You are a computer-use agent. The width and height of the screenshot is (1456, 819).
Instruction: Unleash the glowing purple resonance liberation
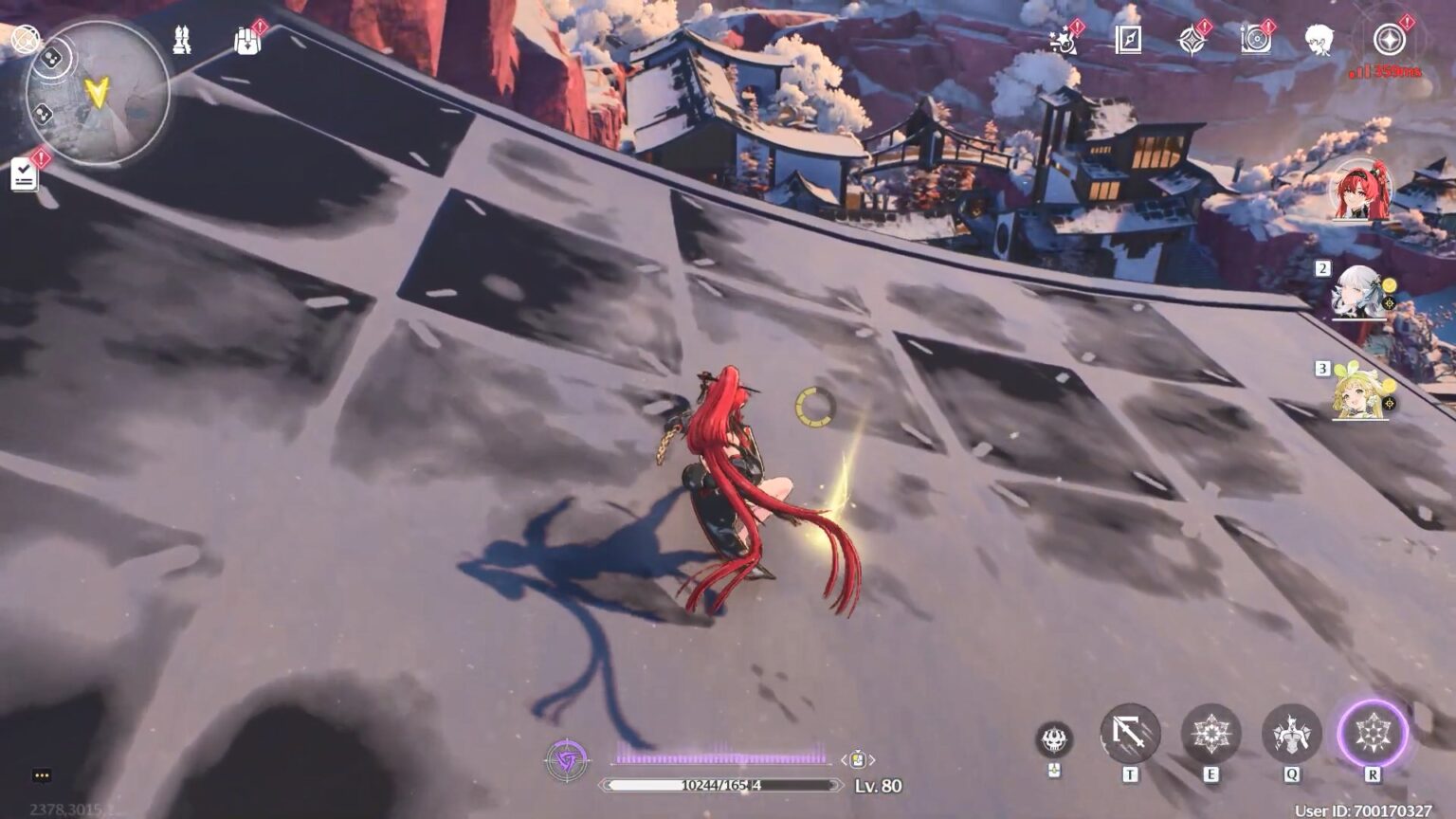coord(1373,734)
